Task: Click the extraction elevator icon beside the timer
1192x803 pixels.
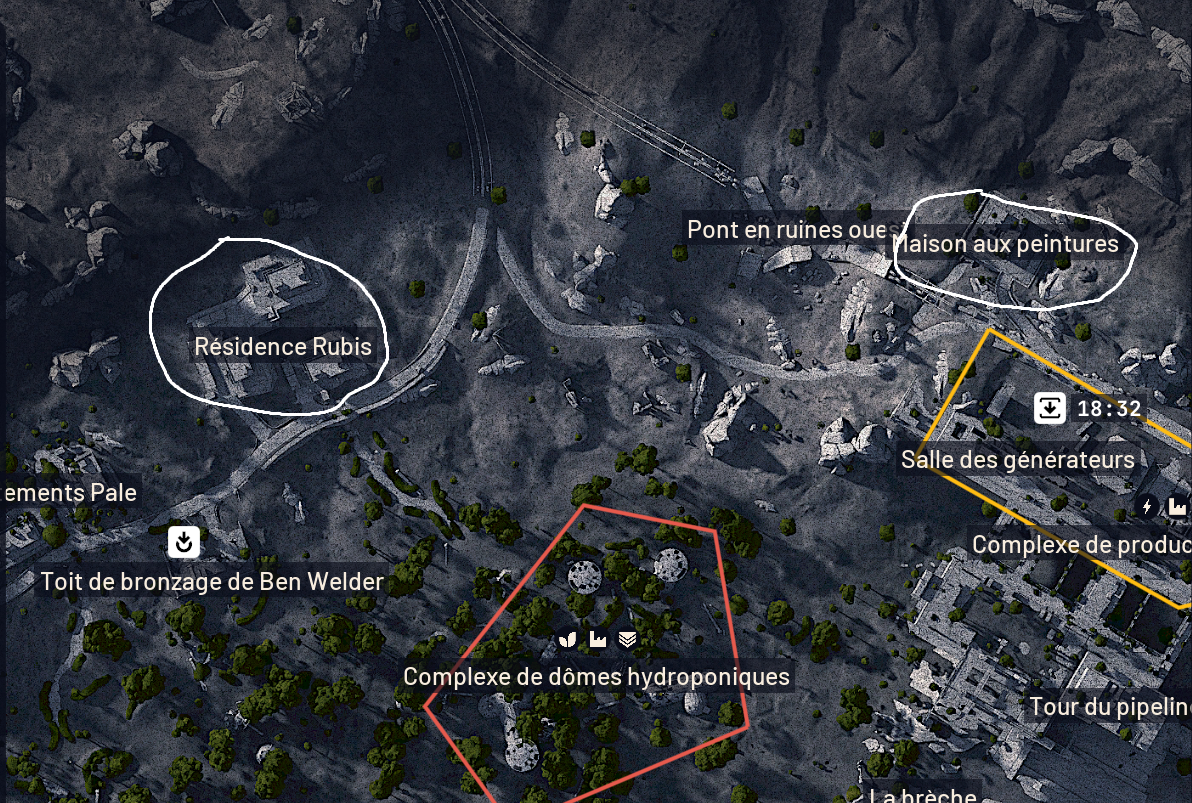Action: click(1049, 408)
